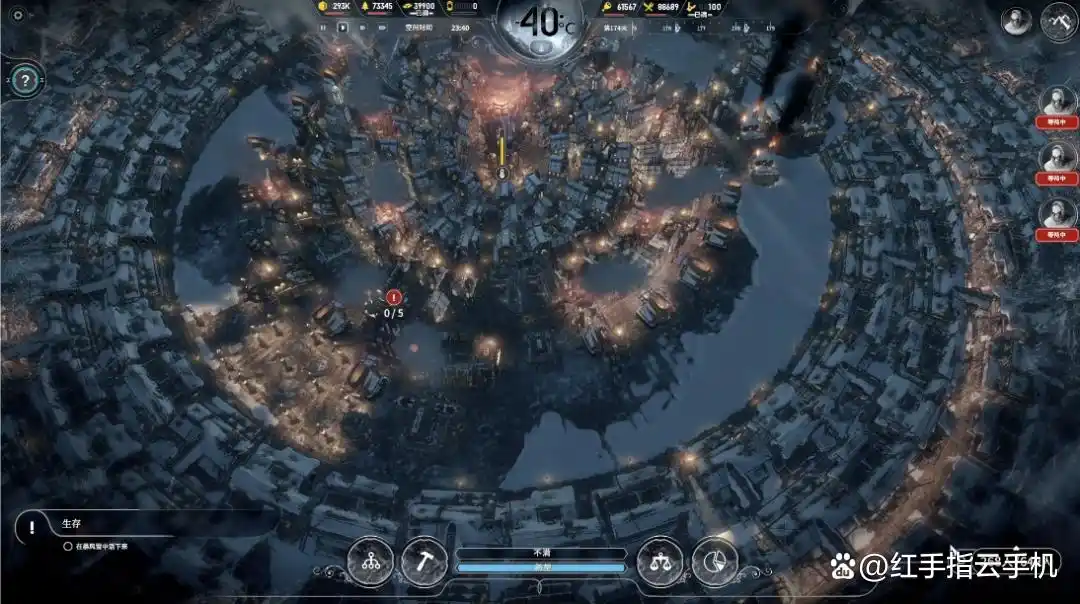Open the question mark help button
This screenshot has height=604, width=1080.
click(x=26, y=80)
